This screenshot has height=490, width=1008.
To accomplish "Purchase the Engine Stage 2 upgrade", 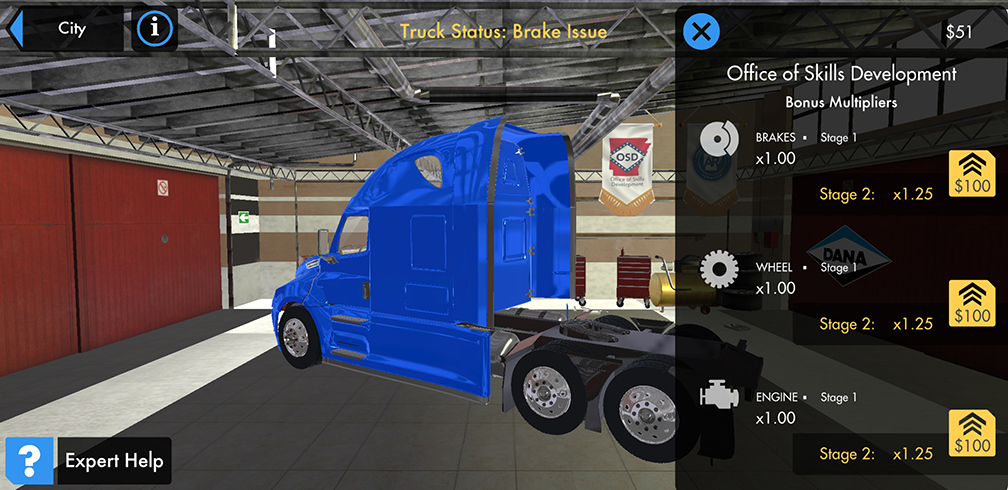I will [x=970, y=433].
